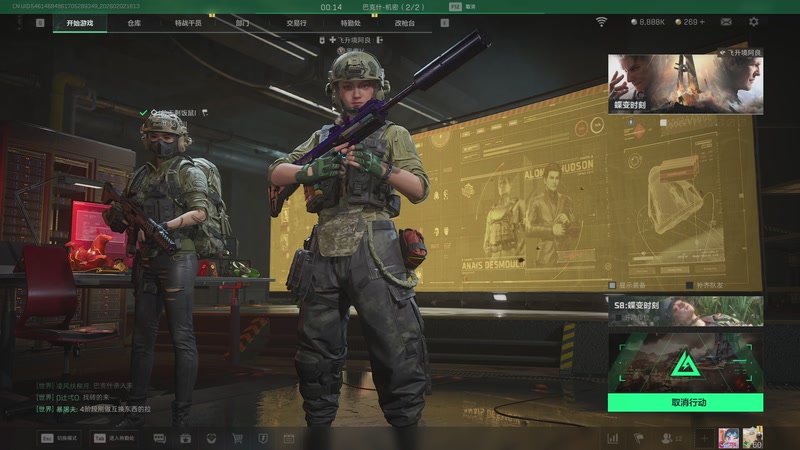Select the 特勤处 tab
The height and width of the screenshot is (450, 800).
coord(350,21)
